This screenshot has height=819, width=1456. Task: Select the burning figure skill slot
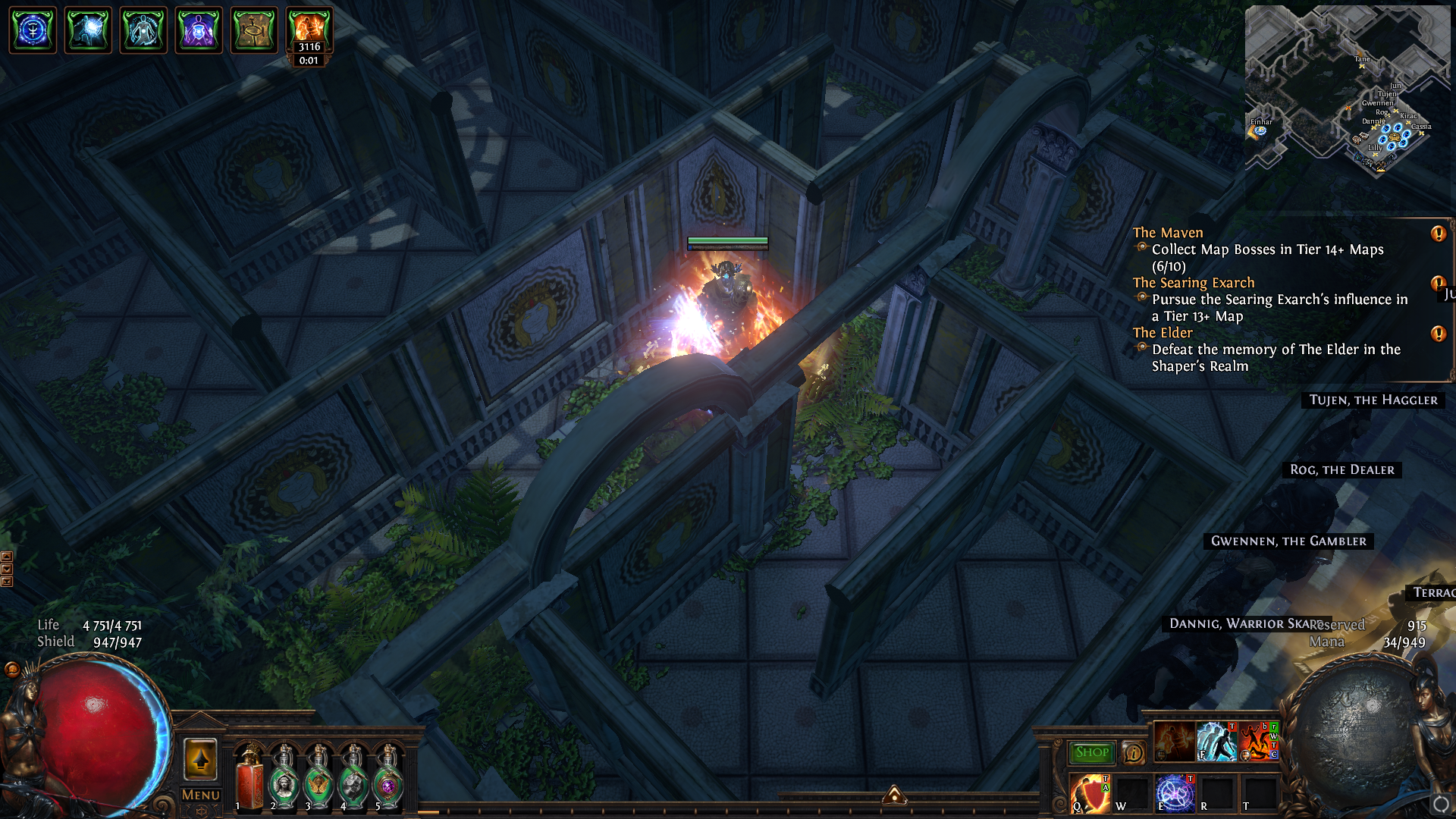[x=1175, y=741]
